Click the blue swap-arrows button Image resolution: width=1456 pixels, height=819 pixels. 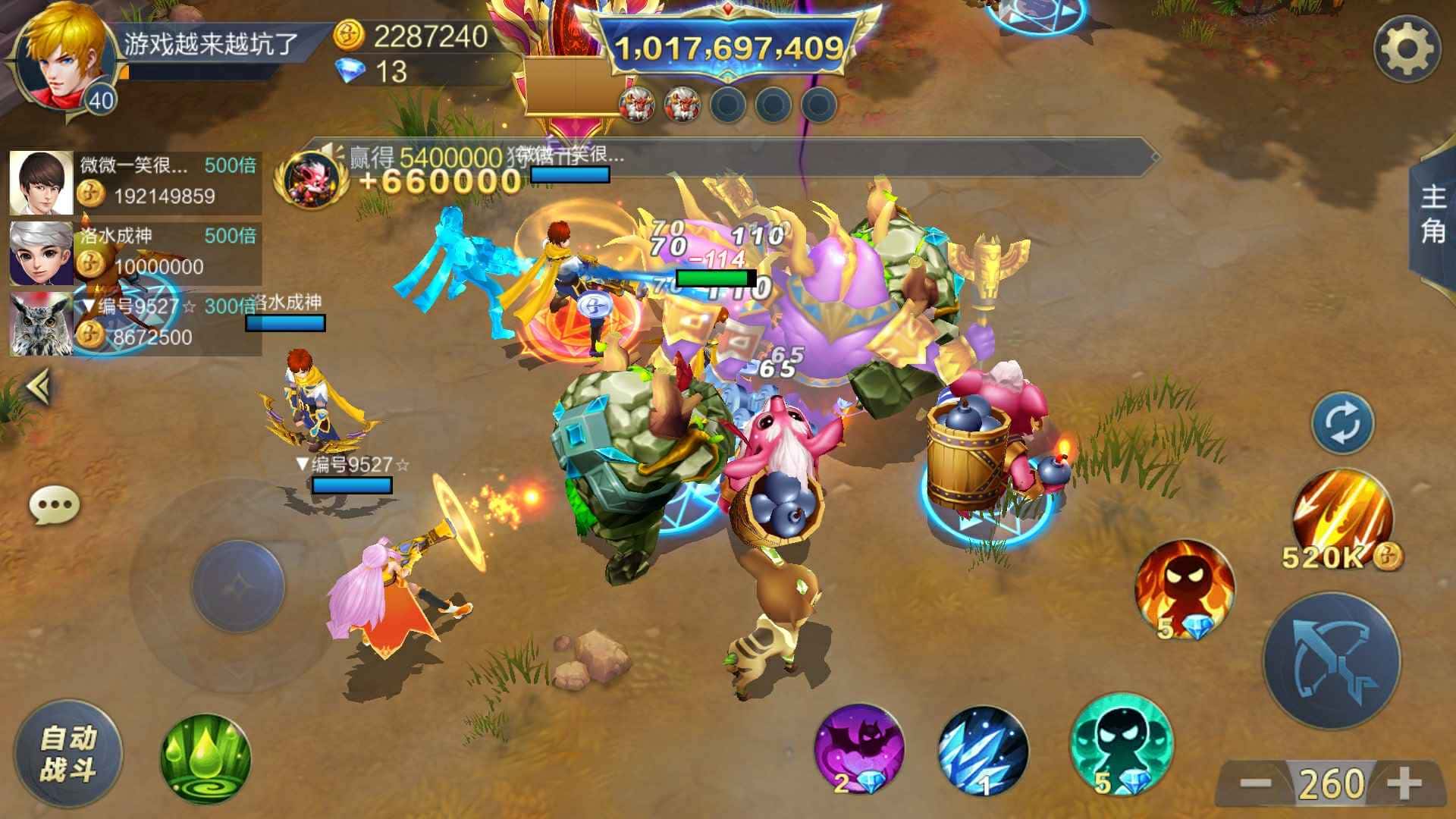tap(1342, 422)
